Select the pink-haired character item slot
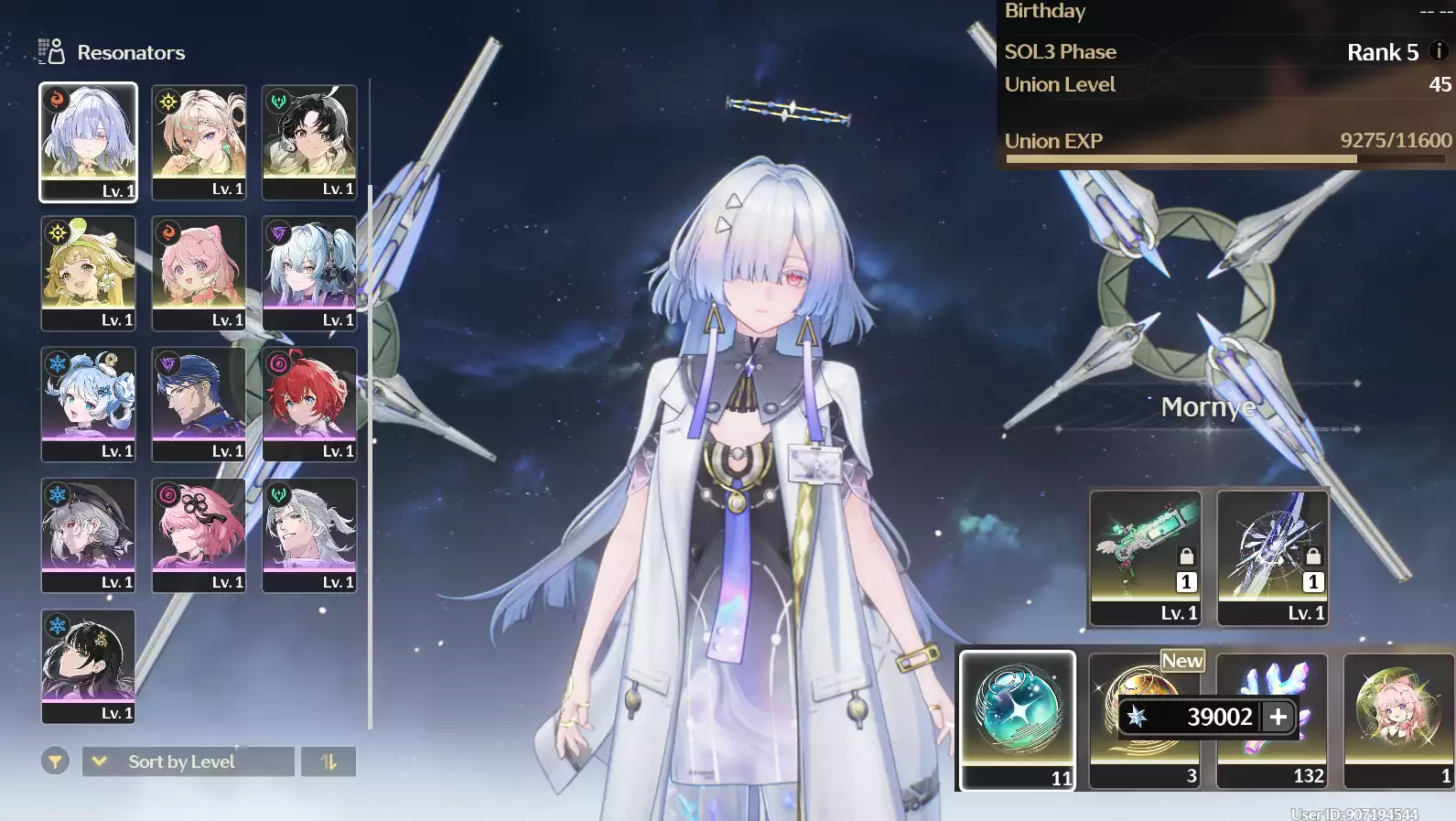Image resolution: width=1456 pixels, height=821 pixels. tap(1397, 719)
